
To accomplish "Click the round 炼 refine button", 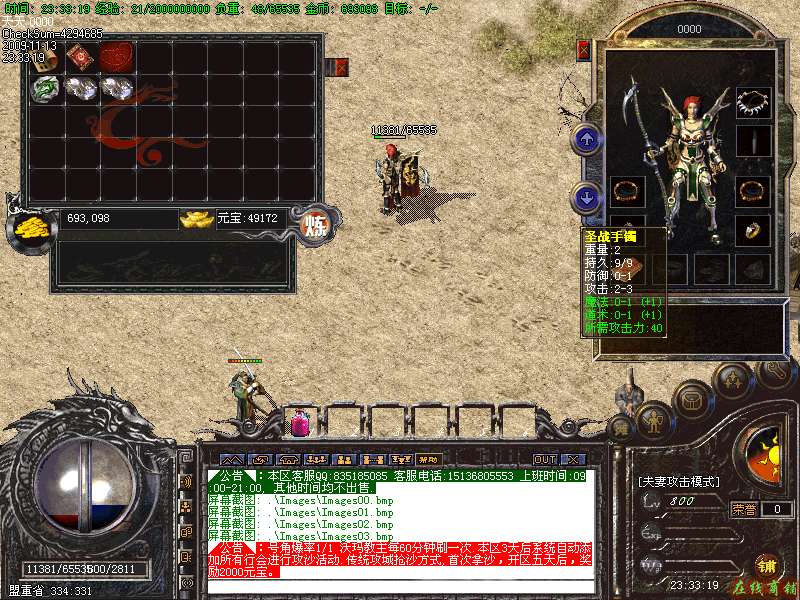I will (316, 222).
